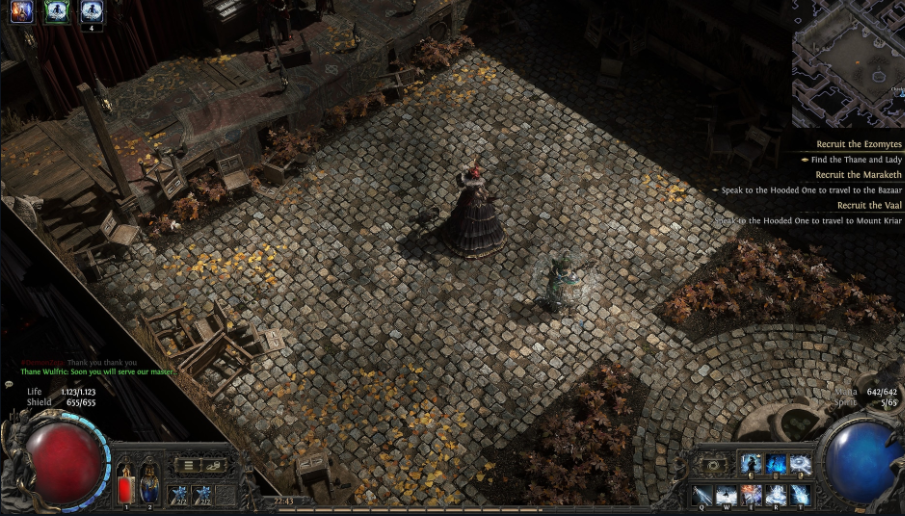Activate the Q skill with the light beam
905x516 pixels.
tap(702, 495)
